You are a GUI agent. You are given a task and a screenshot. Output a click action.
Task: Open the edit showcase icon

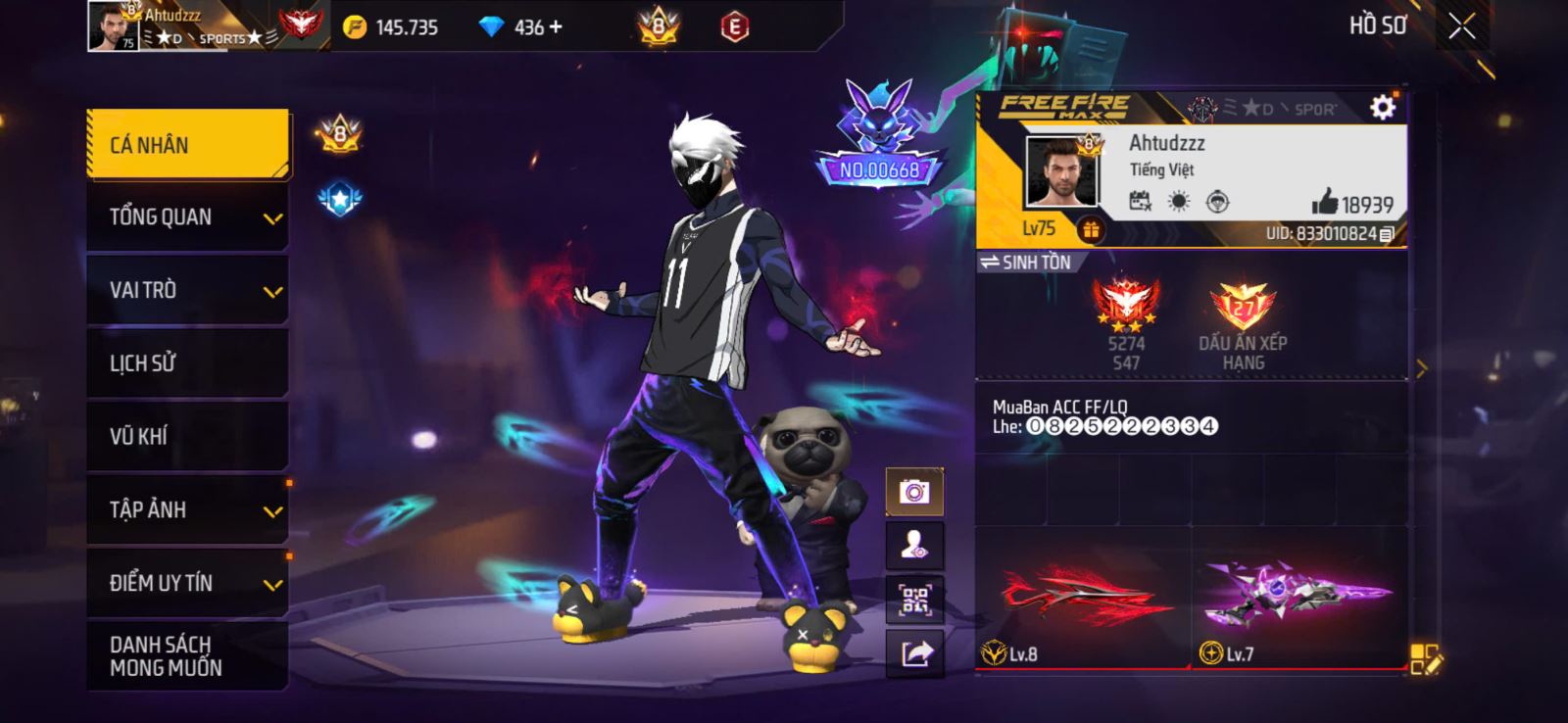point(1426,659)
